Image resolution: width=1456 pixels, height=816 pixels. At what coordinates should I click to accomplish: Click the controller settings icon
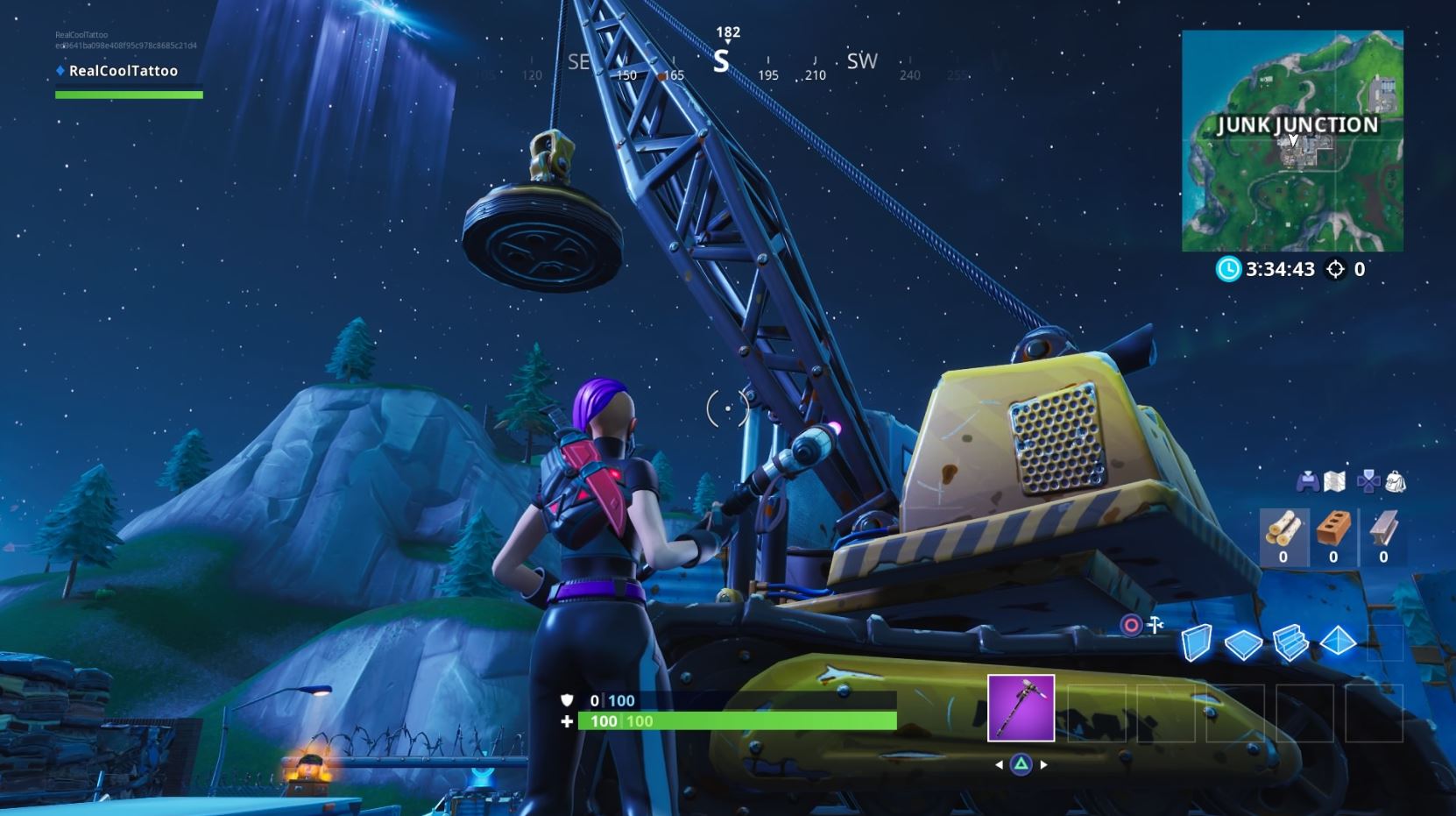point(1307,481)
